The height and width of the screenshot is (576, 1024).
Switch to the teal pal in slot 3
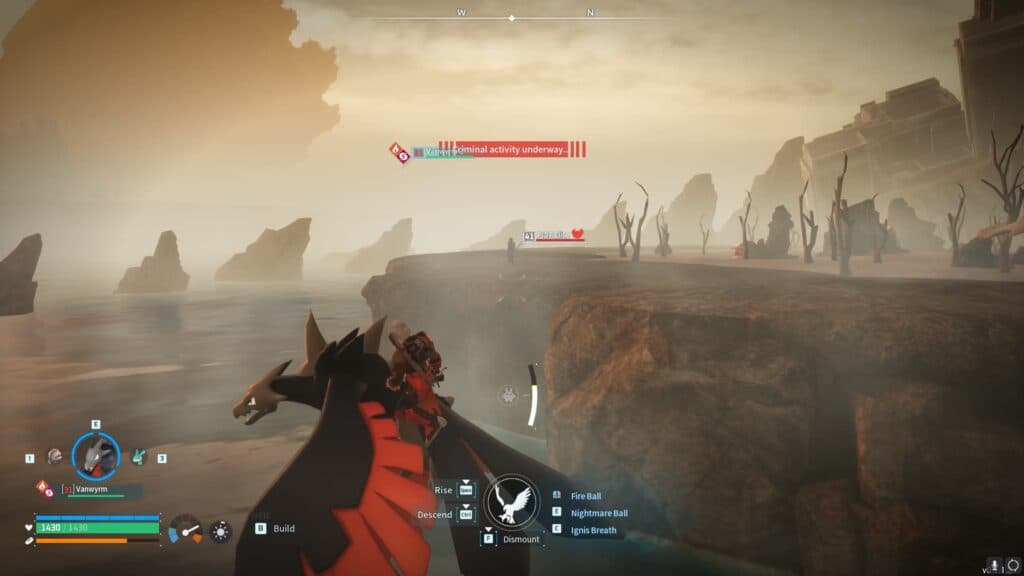(138, 456)
